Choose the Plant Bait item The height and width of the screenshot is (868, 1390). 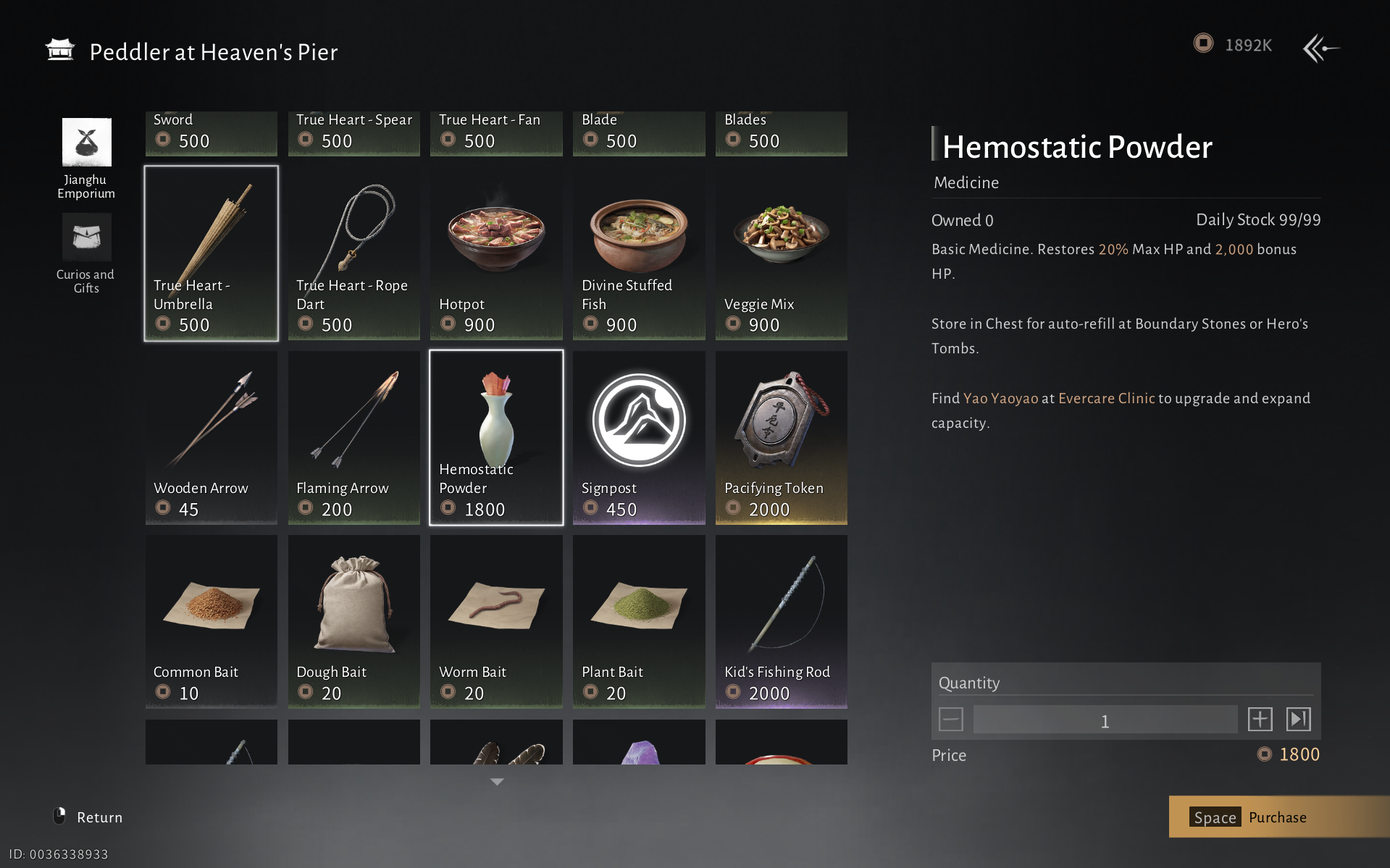[638, 621]
